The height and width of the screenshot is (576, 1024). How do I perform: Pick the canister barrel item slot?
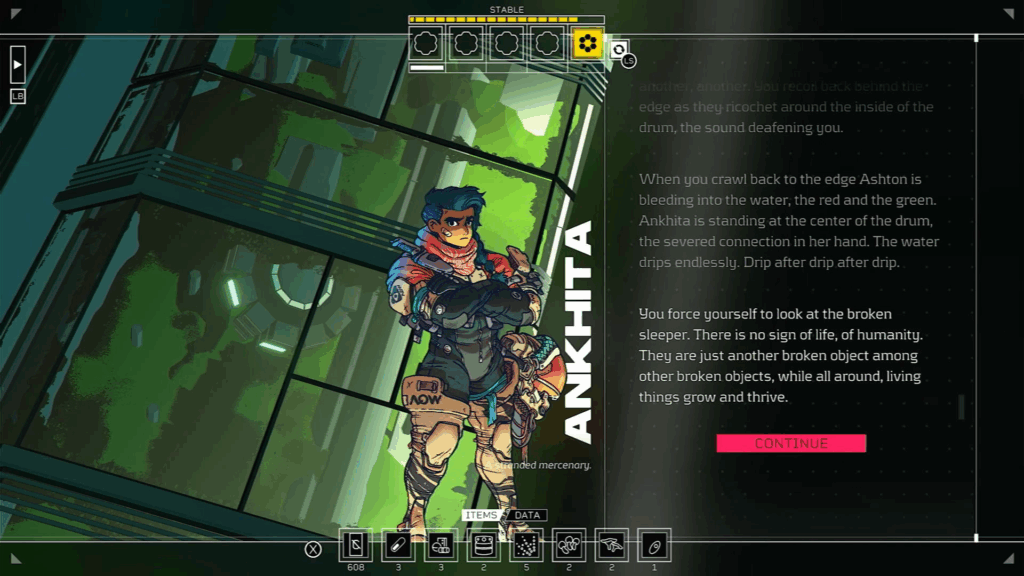pos(484,546)
